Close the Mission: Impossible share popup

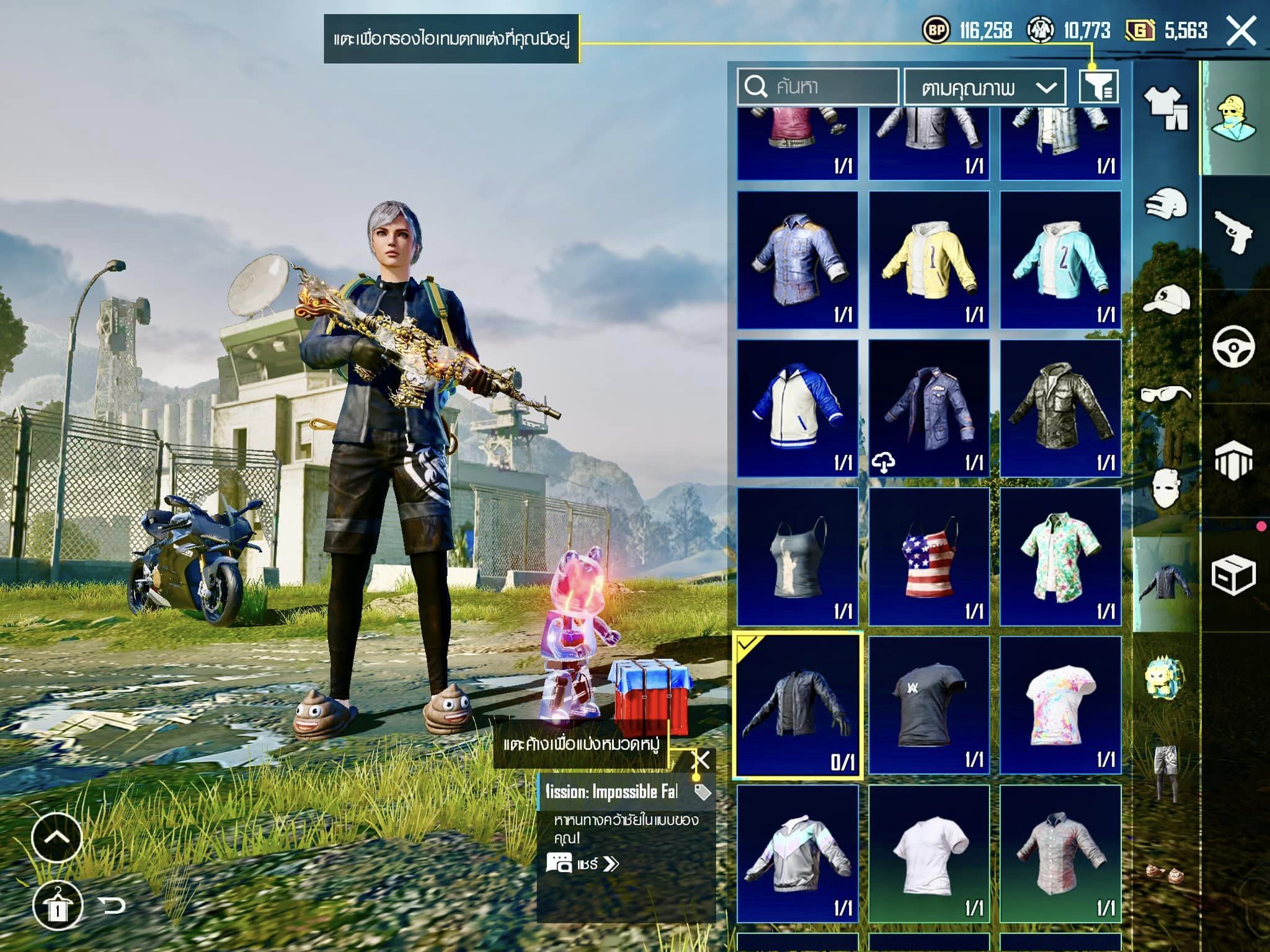[x=701, y=760]
